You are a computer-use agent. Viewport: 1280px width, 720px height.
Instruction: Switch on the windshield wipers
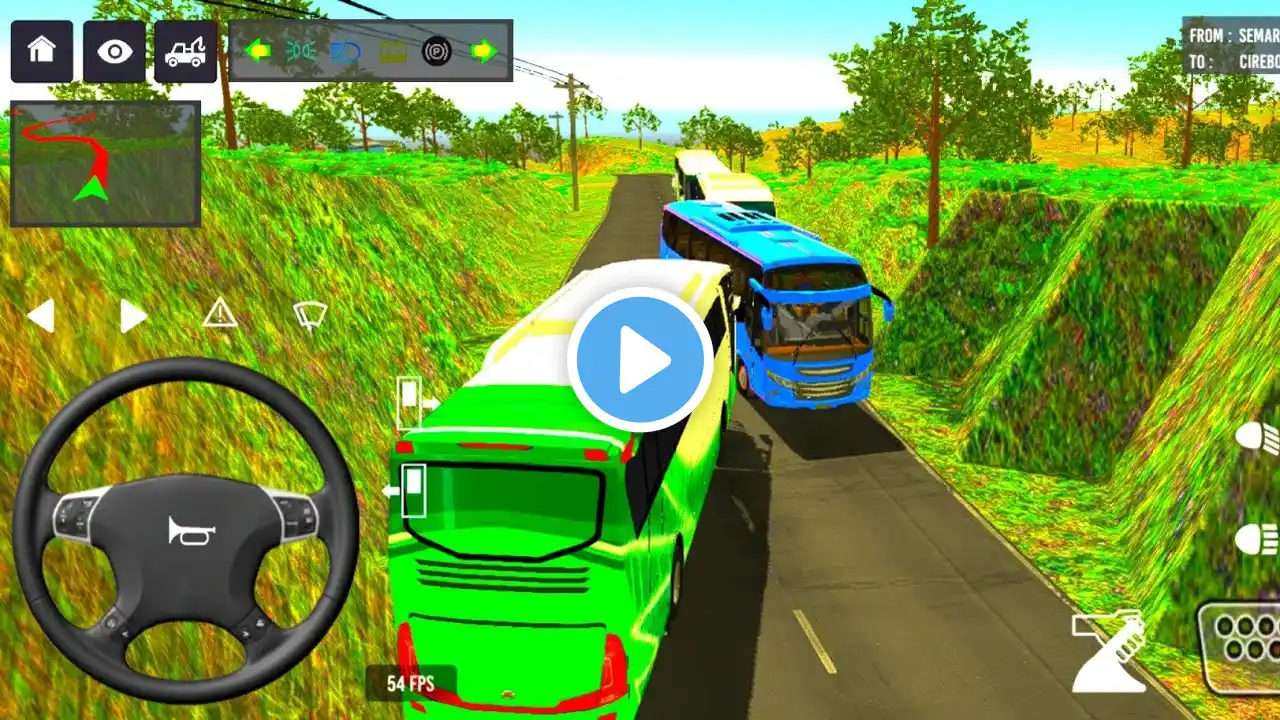click(x=310, y=315)
